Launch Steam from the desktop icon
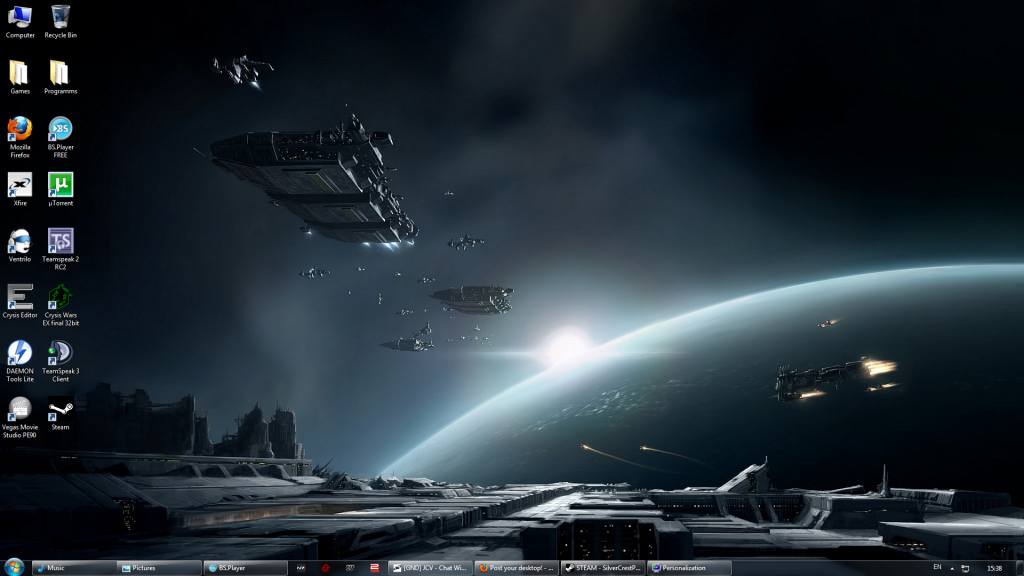Screen dimensions: 1024x576 [60, 409]
